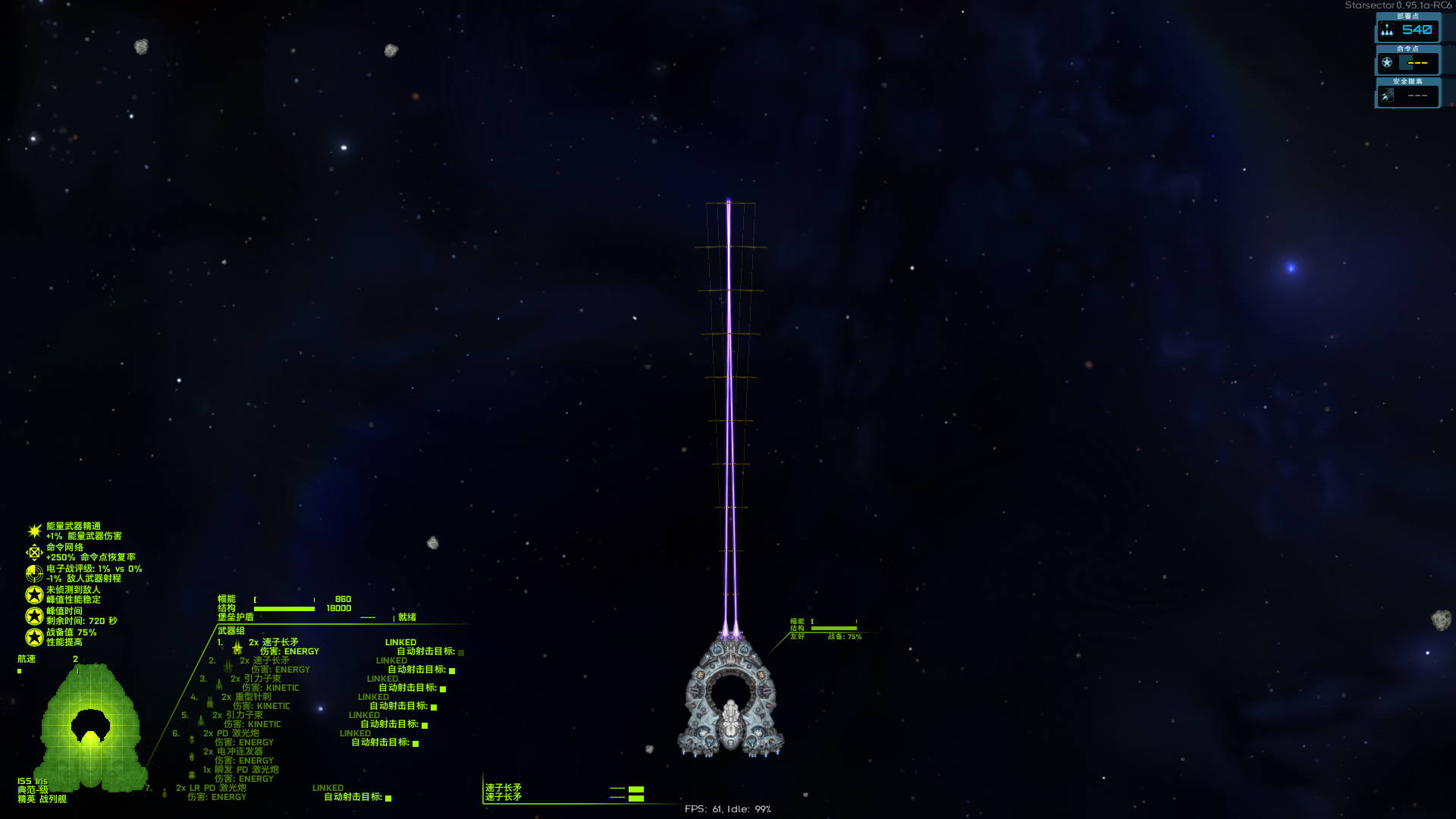The image size is (1456, 819).
Task: Click the 速子长矛 weapon icon in group 1
Action: [237, 648]
